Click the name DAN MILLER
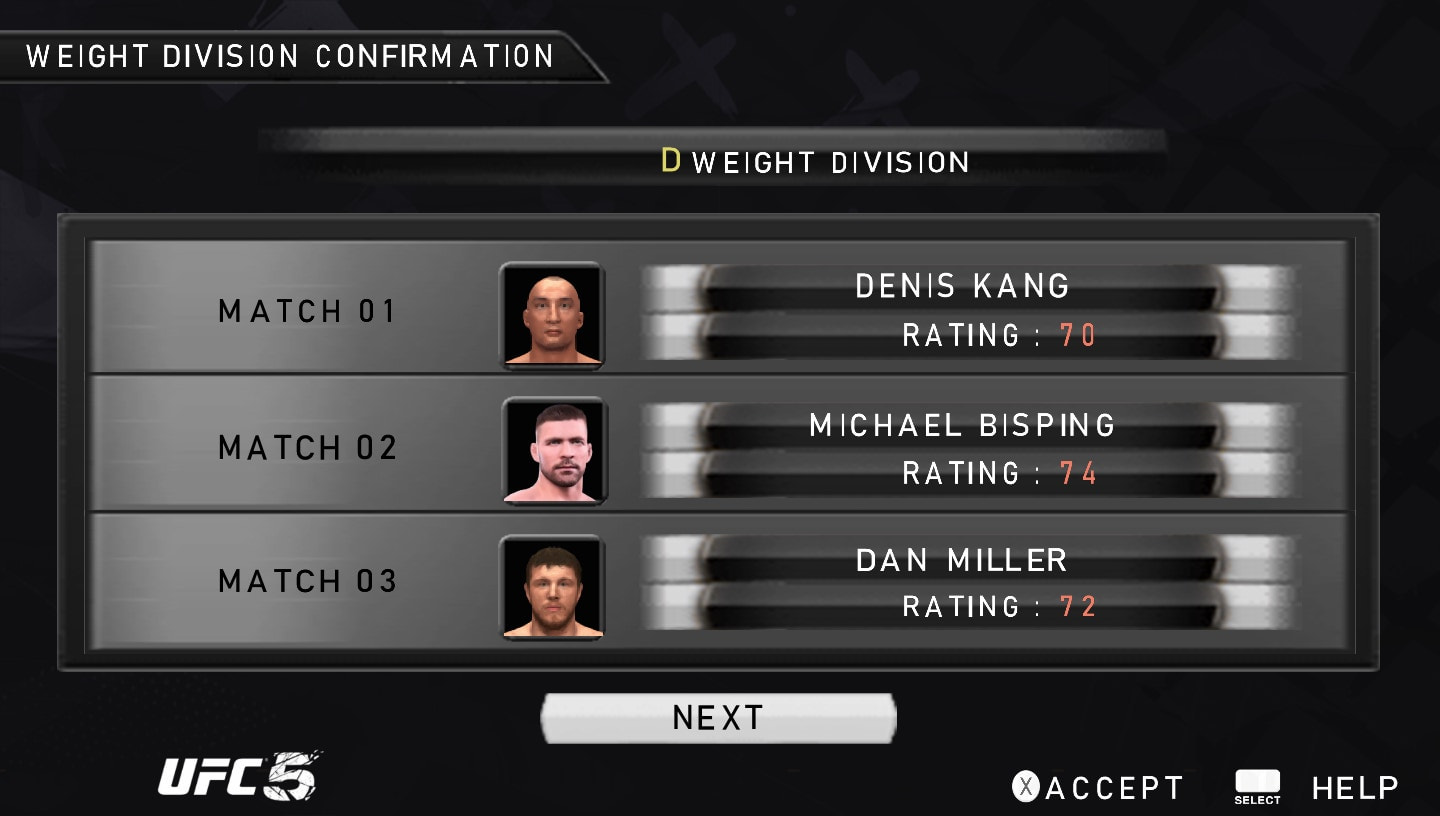 963,560
